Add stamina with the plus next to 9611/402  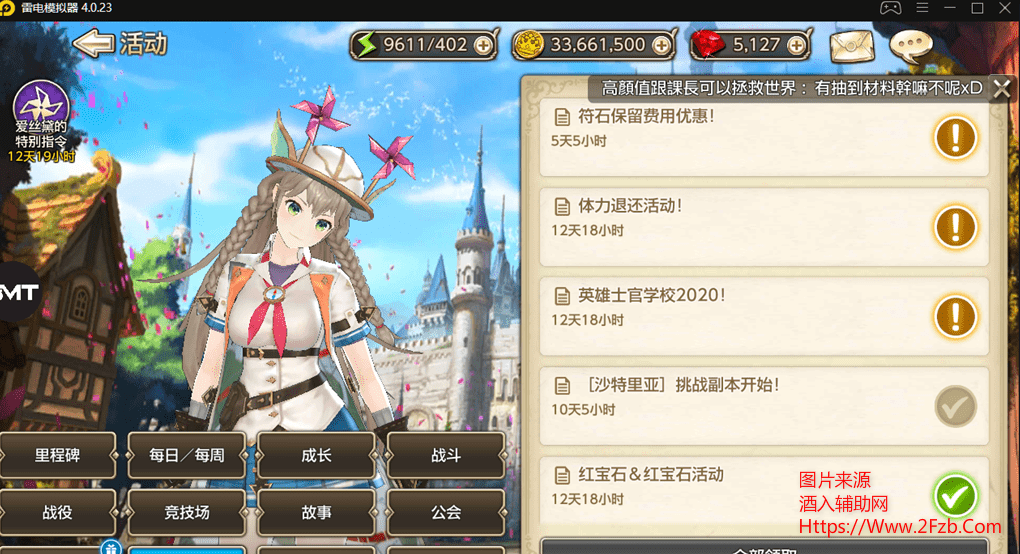pyautogui.click(x=484, y=45)
